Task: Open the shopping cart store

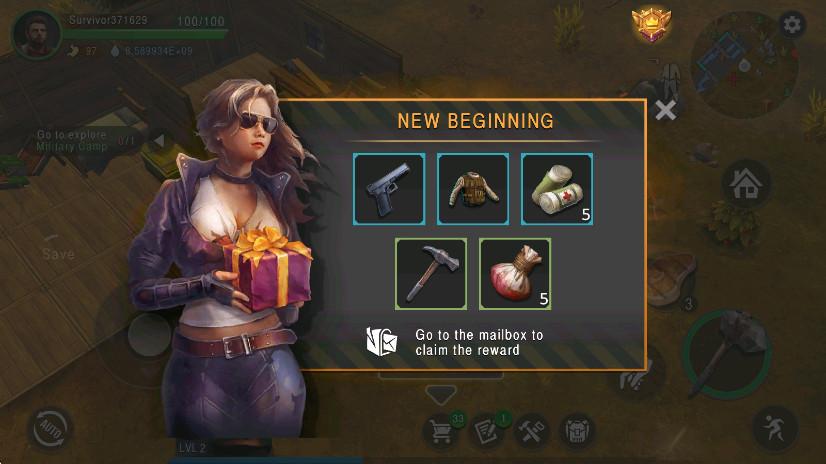Action: coord(440,431)
